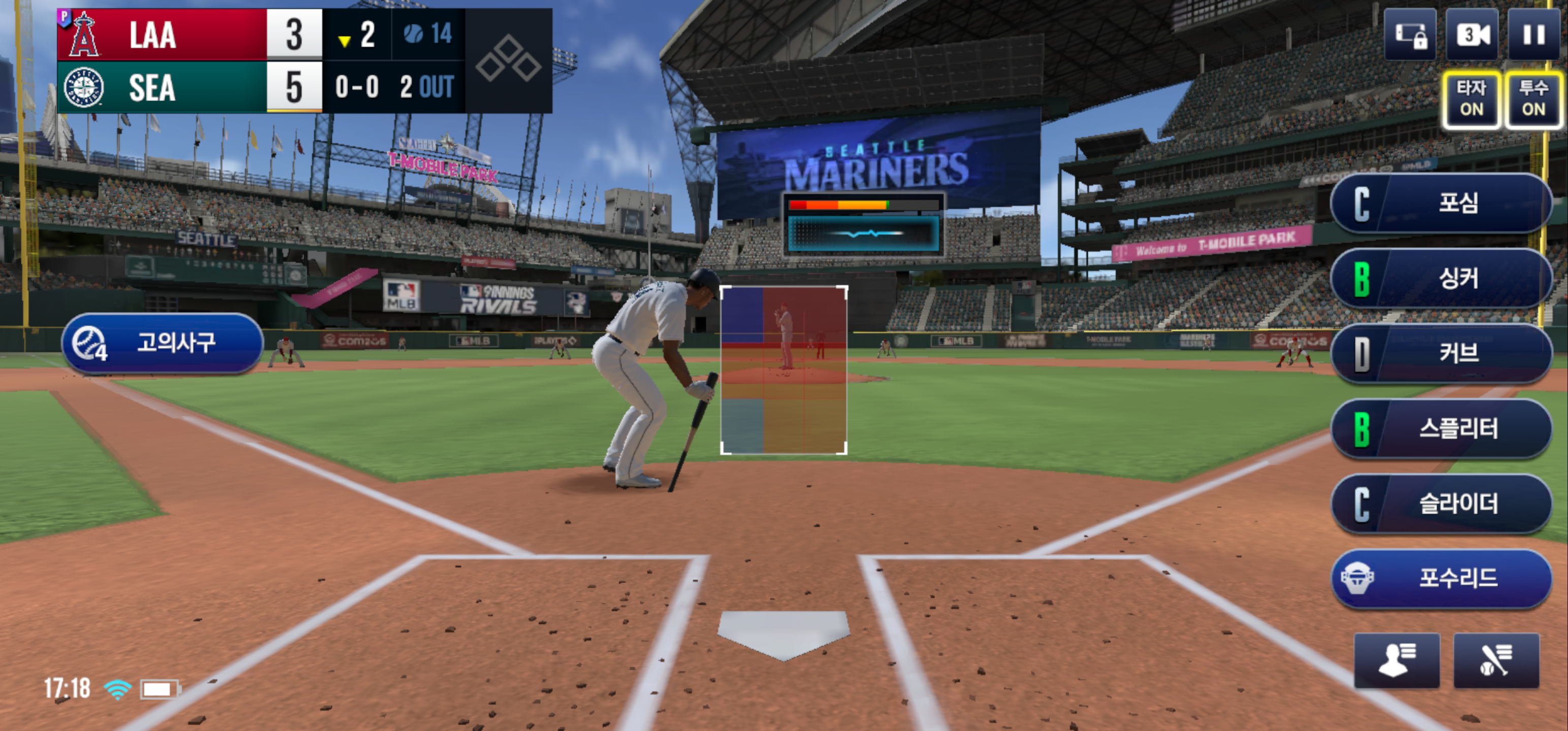Choose the 포심 four-seam fastball pitch
1568x731 pixels.
pos(1440,203)
